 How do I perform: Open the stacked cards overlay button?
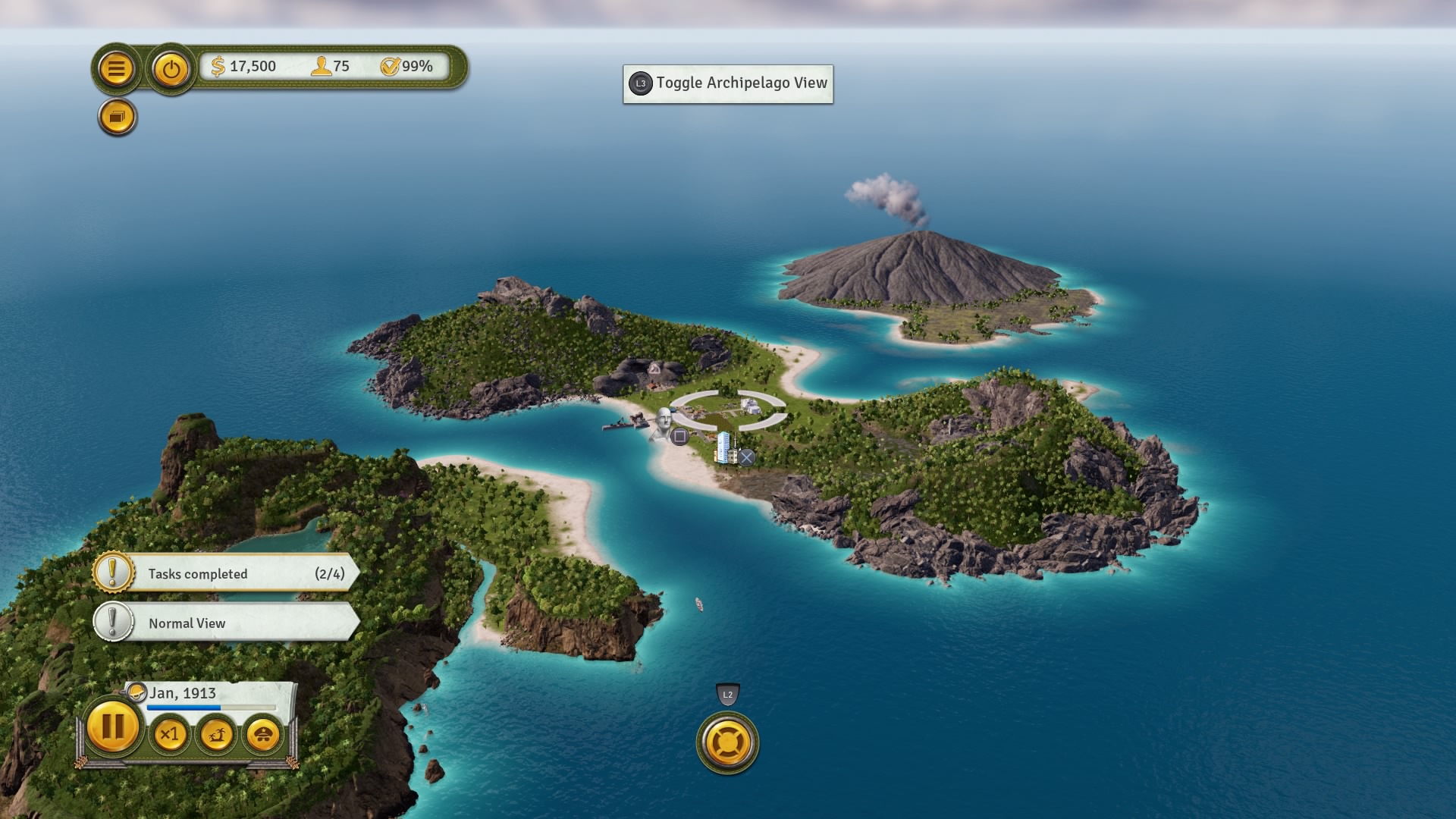pos(118,118)
